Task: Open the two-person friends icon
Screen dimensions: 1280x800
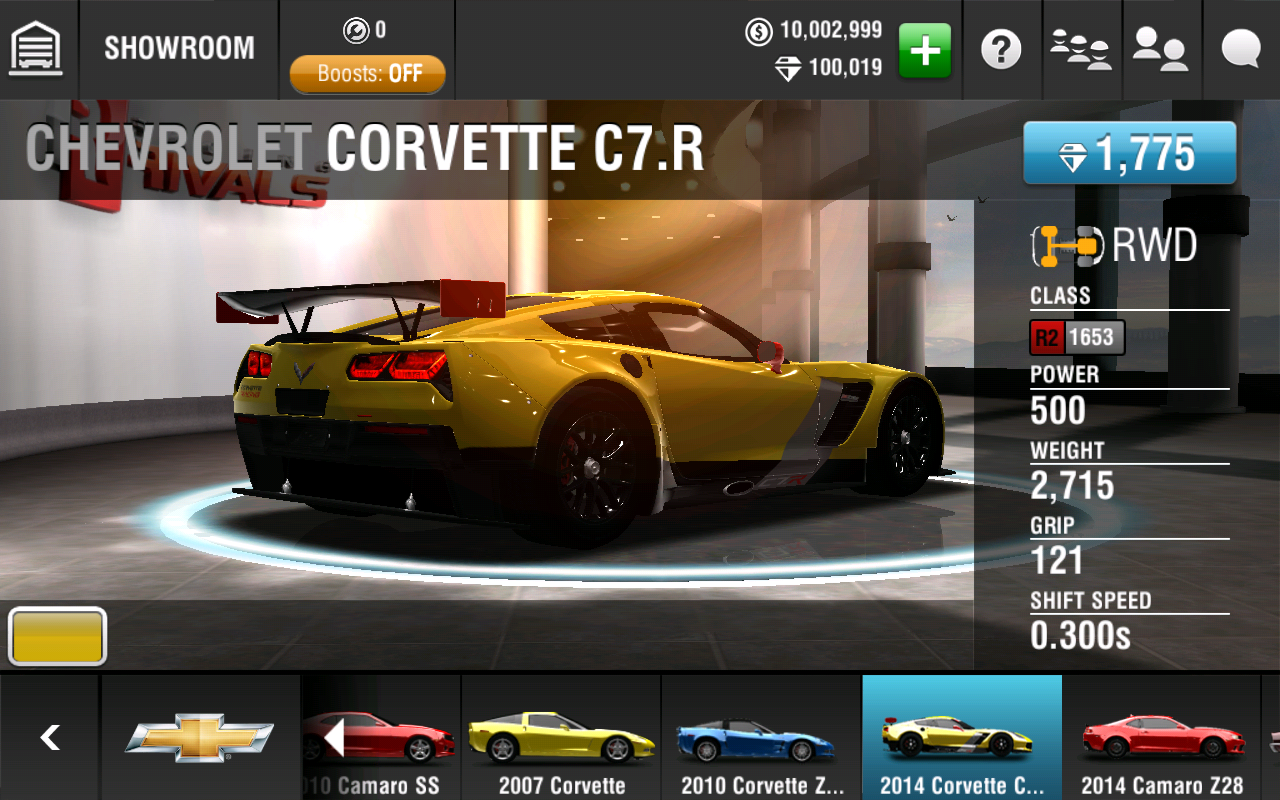Action: click(x=1160, y=49)
